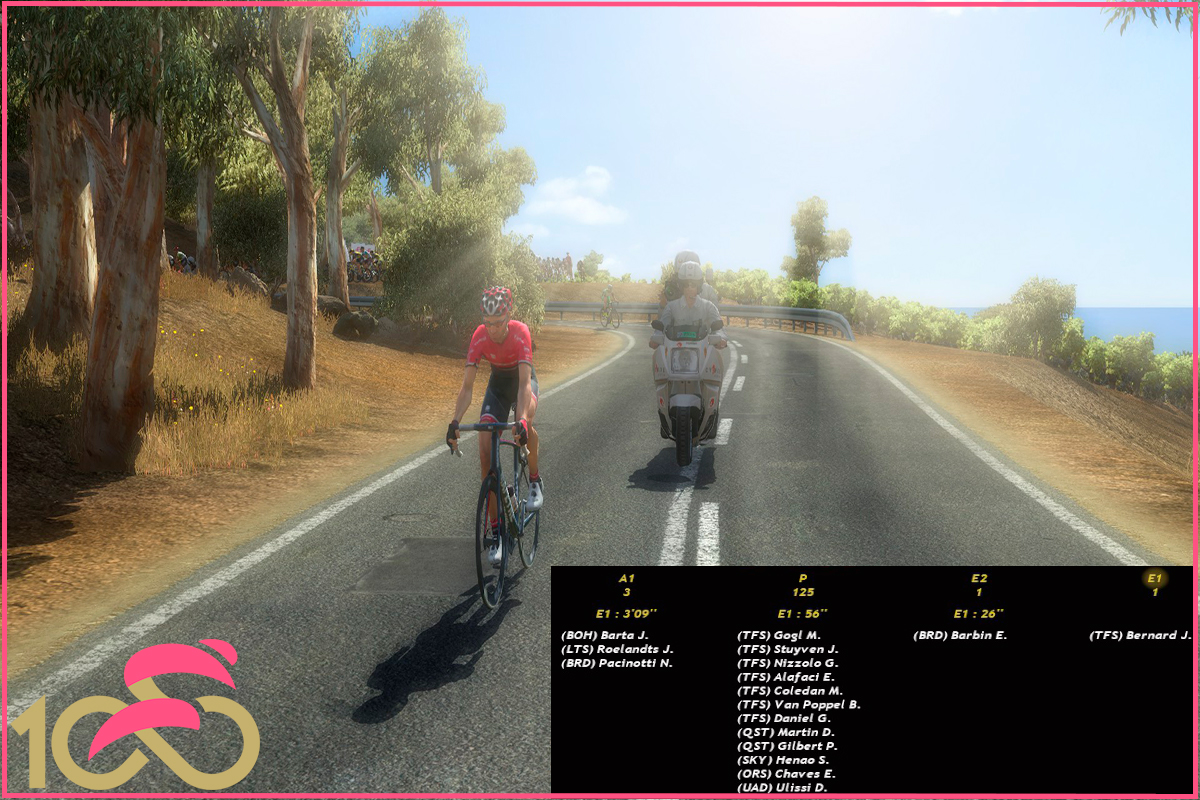
Task: Select rider Nizzolo G. in the list
Action: [x=787, y=663]
